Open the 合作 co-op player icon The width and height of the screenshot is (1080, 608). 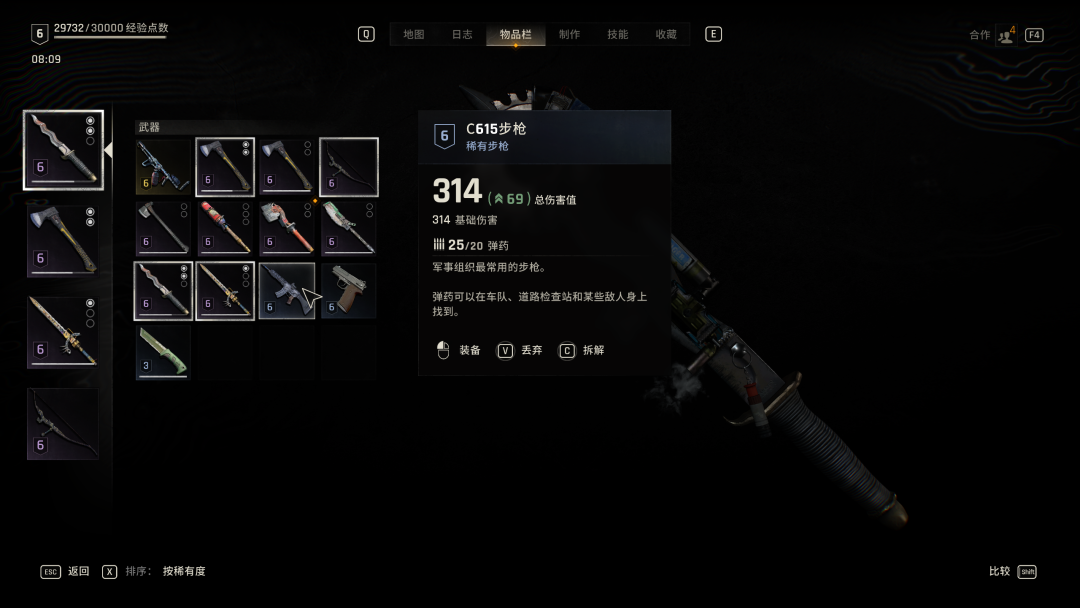pyautogui.click(x=1005, y=35)
